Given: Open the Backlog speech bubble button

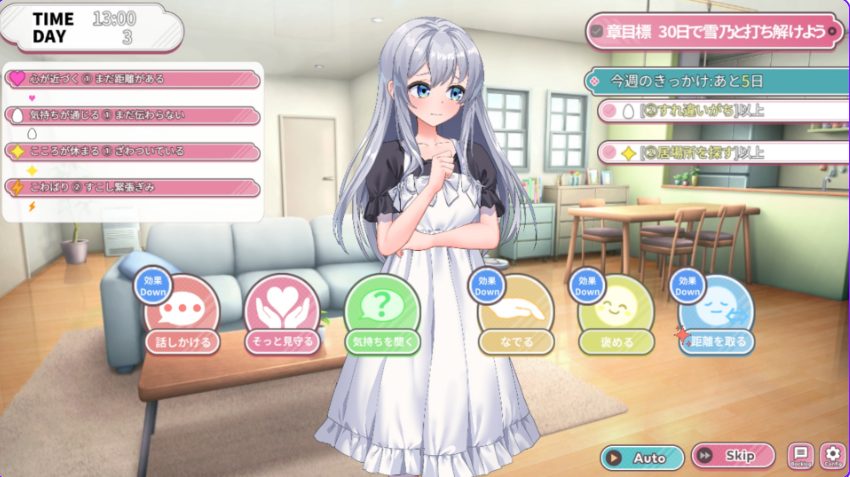Looking at the screenshot, I should tap(800, 456).
